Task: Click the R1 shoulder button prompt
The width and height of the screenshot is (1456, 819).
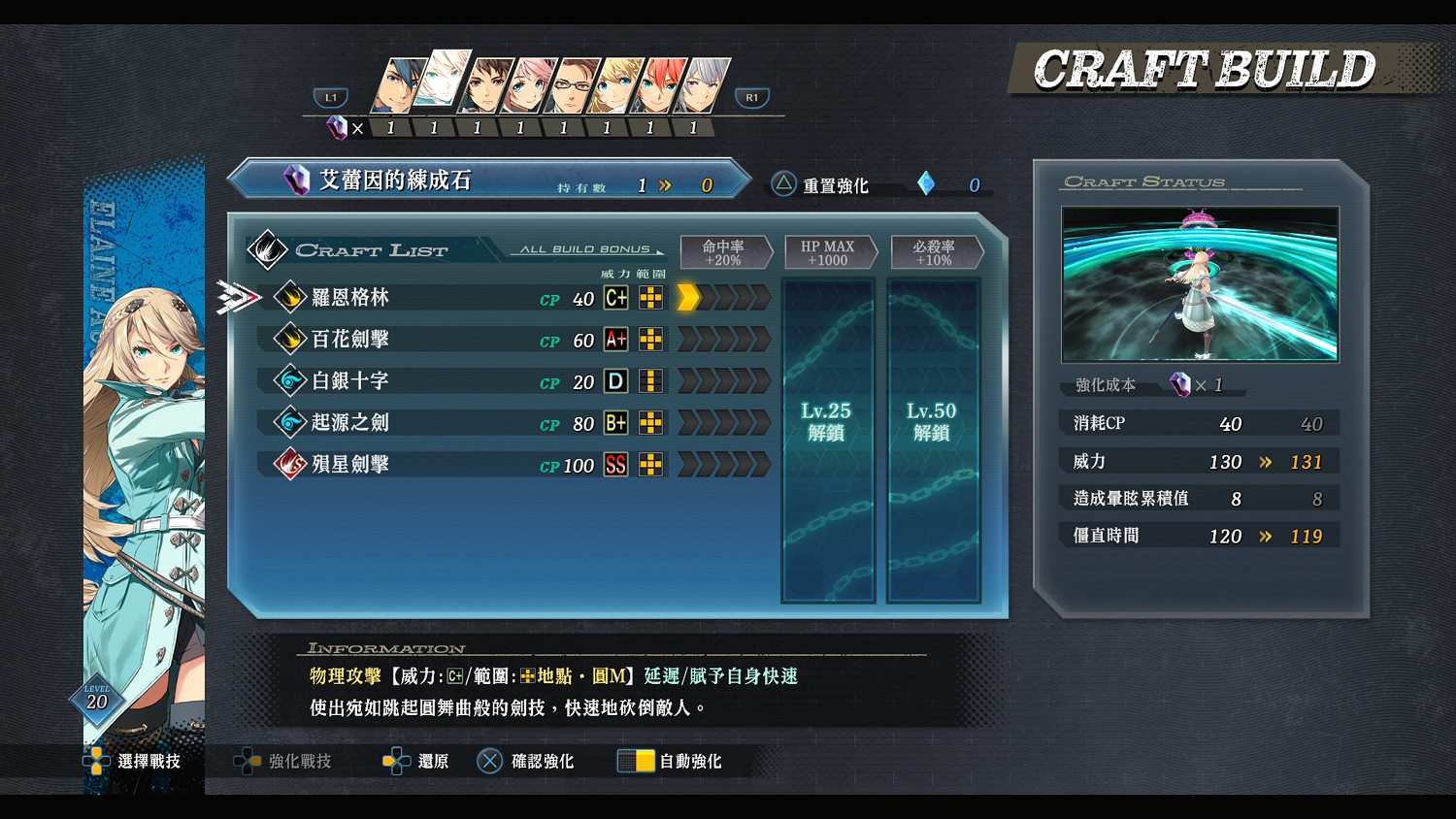Action: coord(751,97)
